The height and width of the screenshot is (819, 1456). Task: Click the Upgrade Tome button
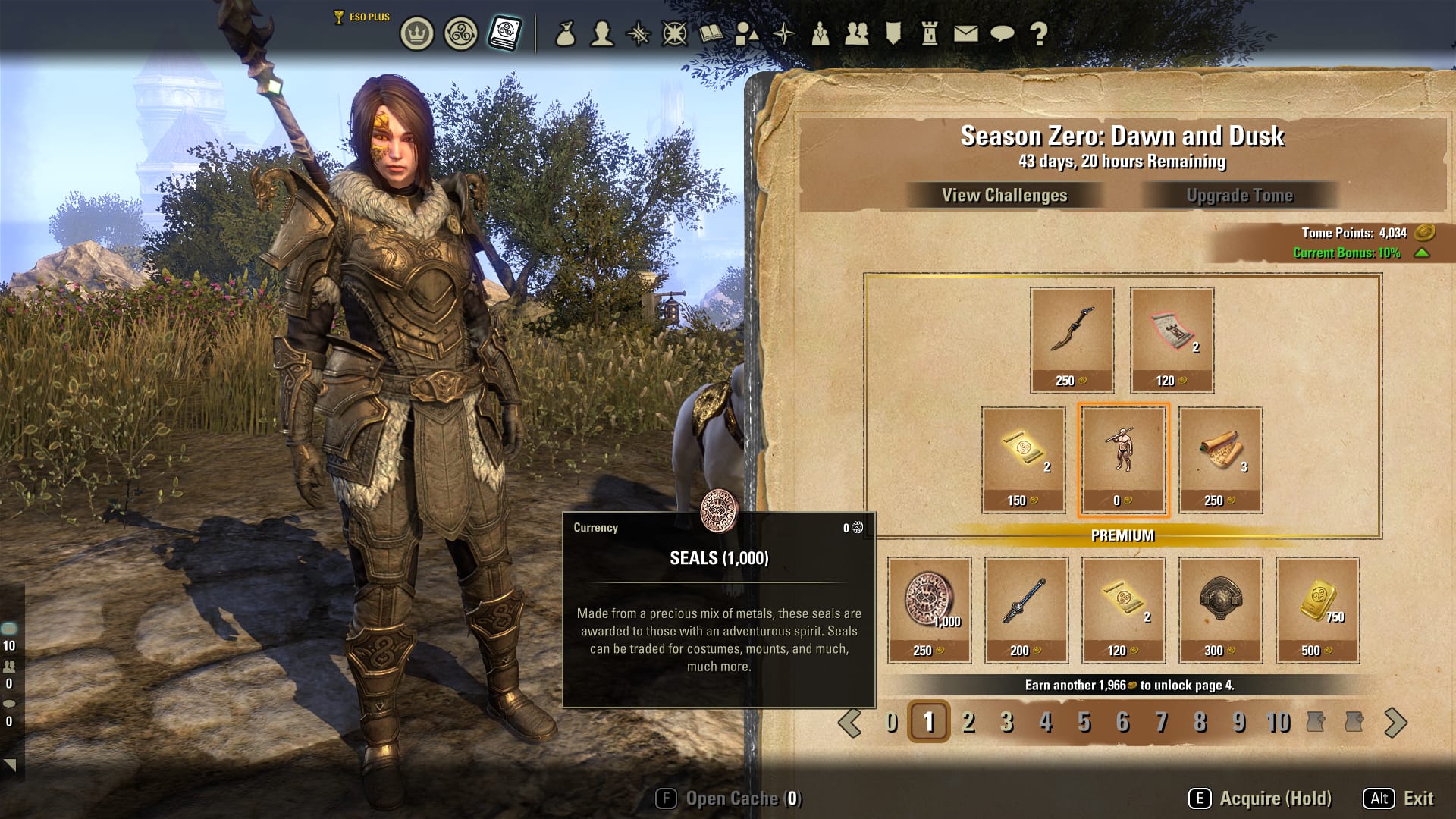click(1239, 196)
